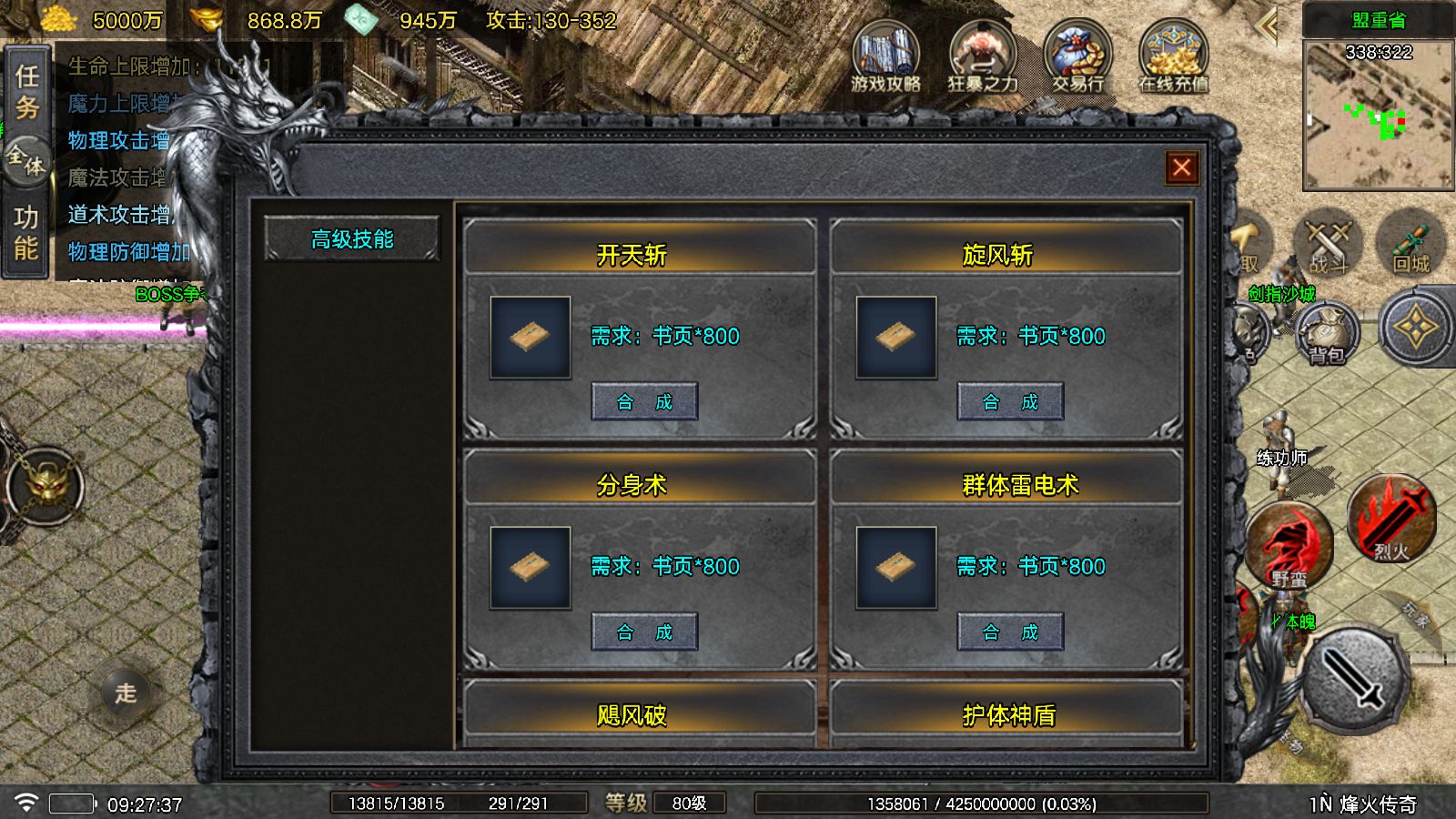Expand the 功能 panel on the left
1456x819 pixels.
coord(26,229)
